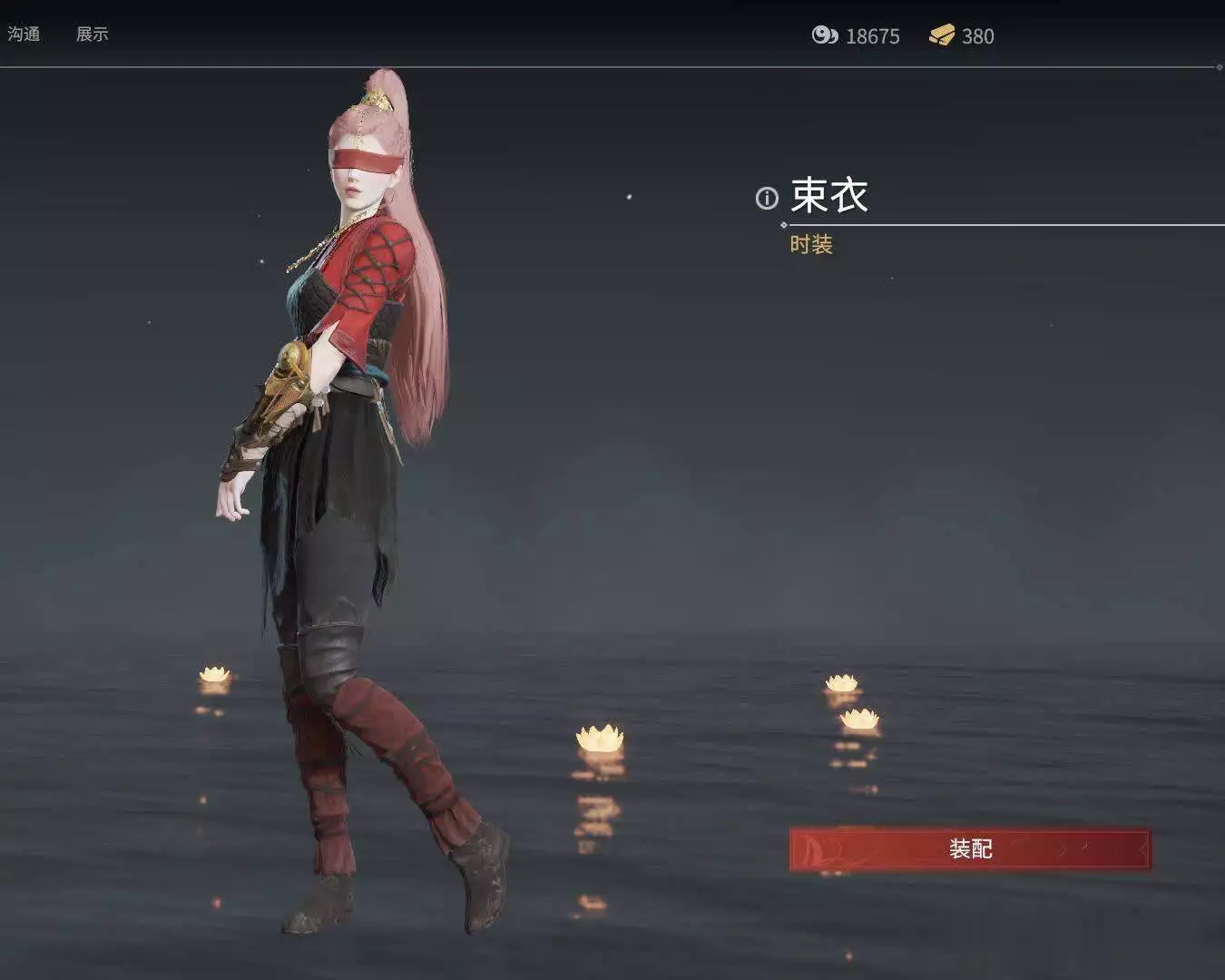Click the yin-yang coin currency icon
Viewport: 1225px width, 980px height.
tap(824, 36)
